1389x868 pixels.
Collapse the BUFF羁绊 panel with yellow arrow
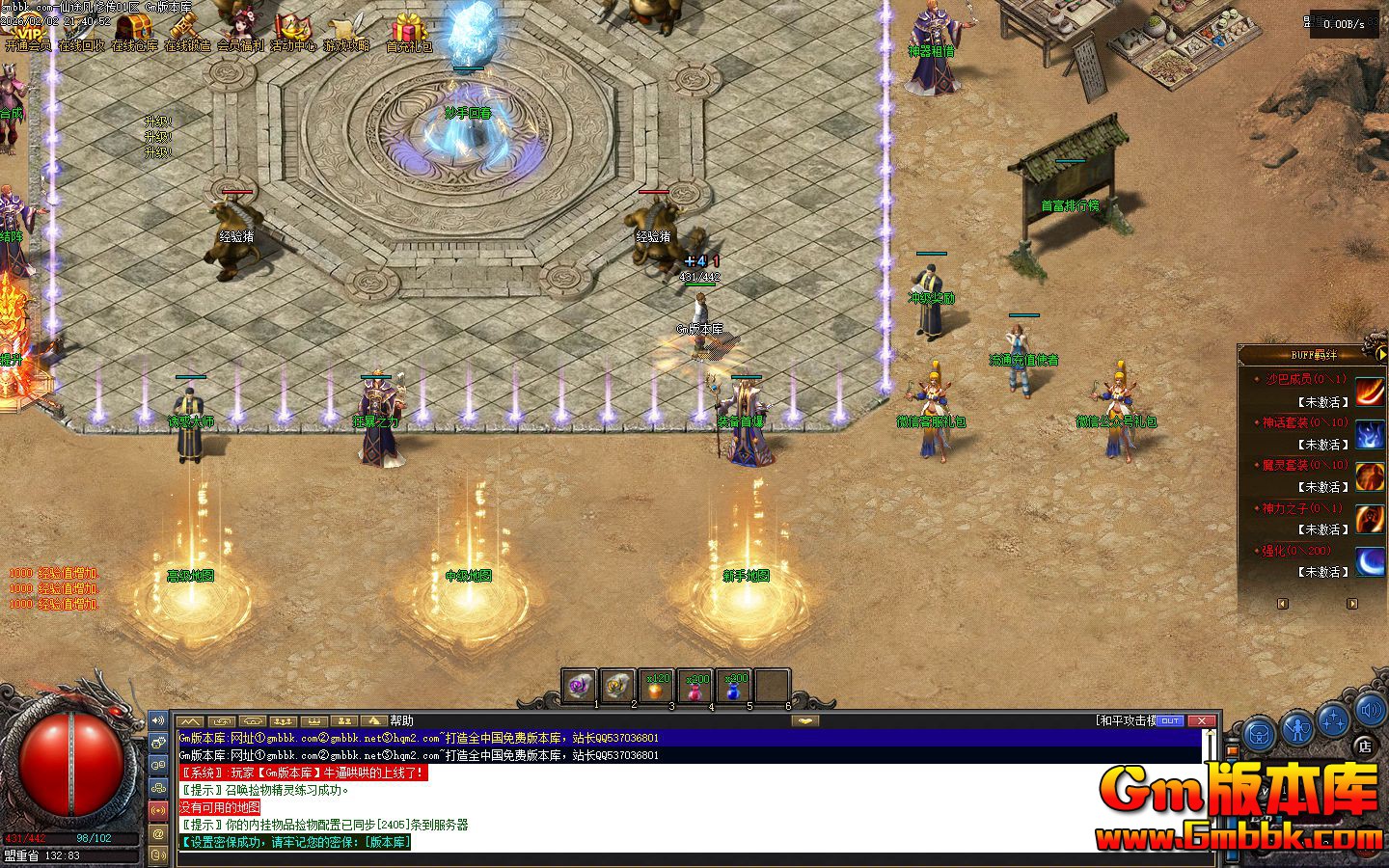click(x=1380, y=354)
